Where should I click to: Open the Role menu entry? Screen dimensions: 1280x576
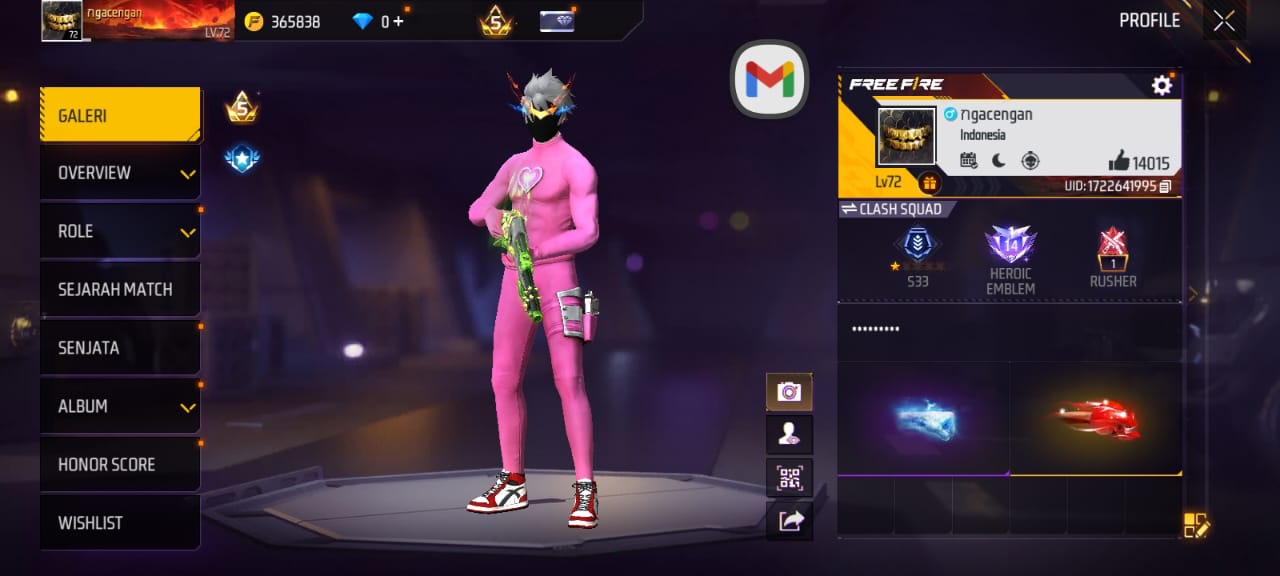click(120, 231)
